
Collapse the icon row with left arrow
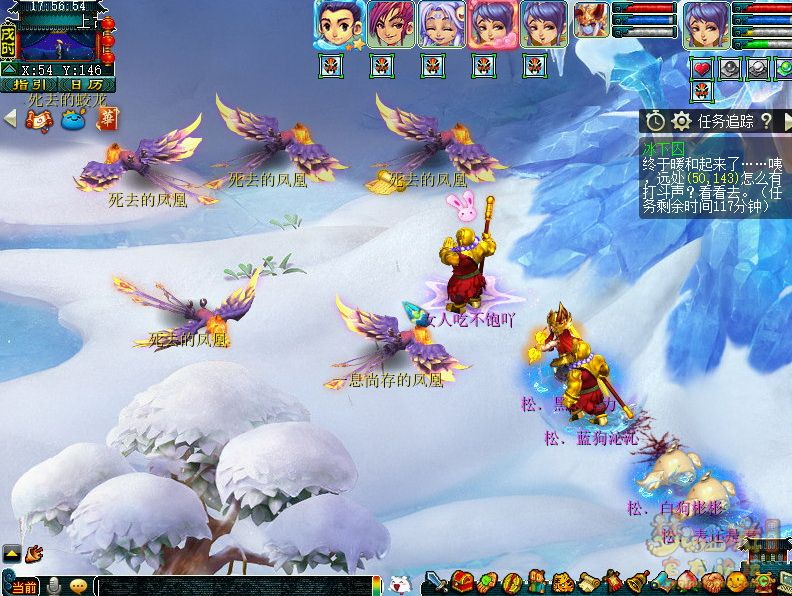[10, 118]
